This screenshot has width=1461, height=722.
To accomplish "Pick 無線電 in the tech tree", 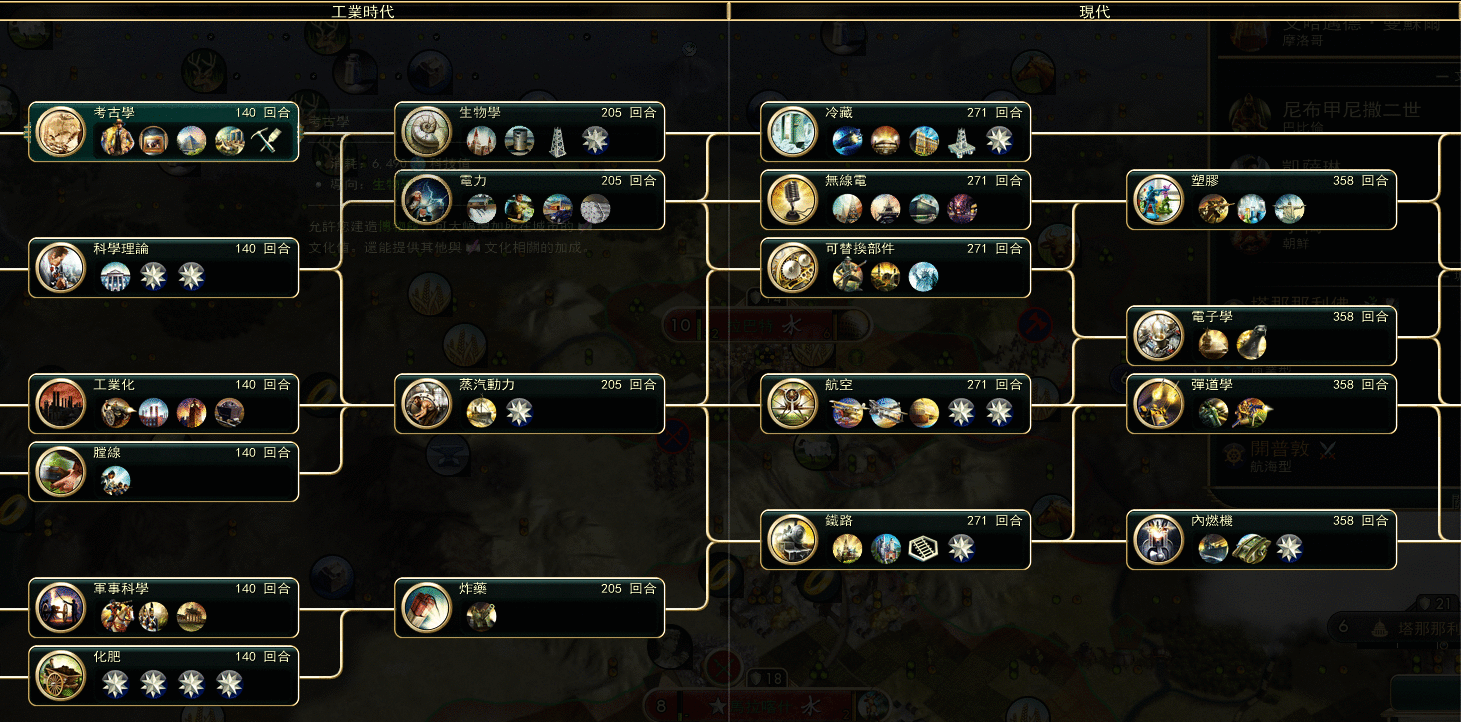I will pyautogui.click(x=895, y=199).
